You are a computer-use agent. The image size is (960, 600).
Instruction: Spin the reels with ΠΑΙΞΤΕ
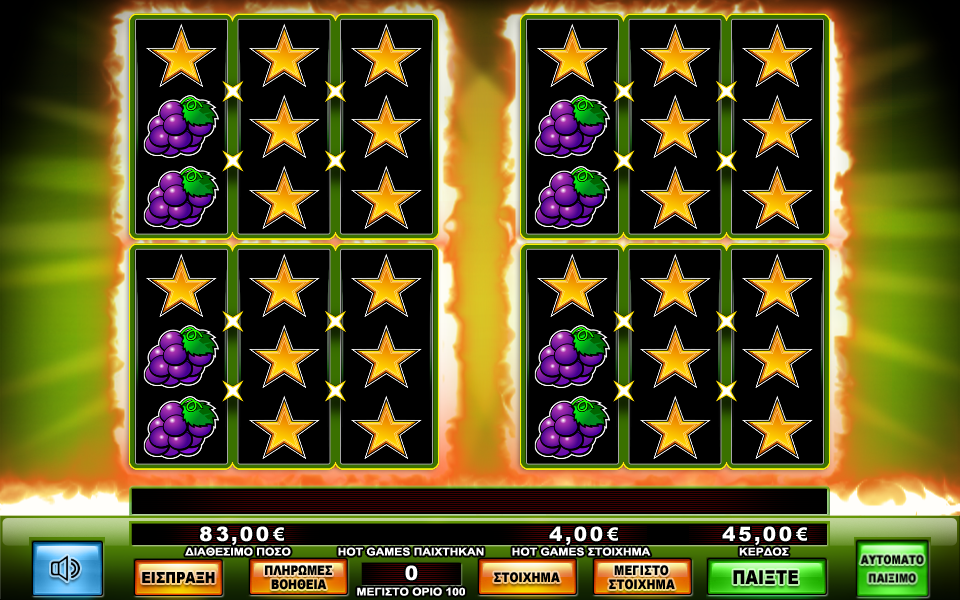click(766, 577)
